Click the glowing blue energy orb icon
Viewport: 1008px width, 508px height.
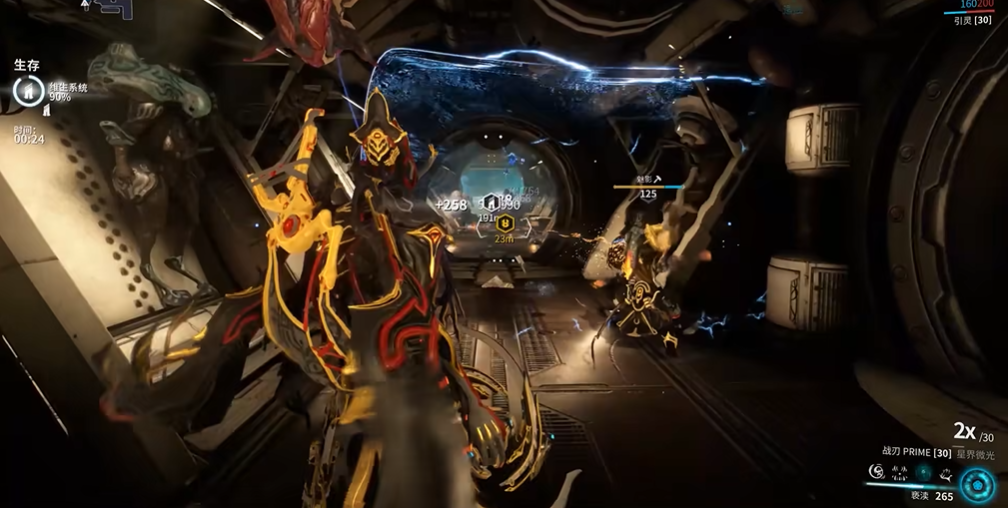pyautogui.click(x=976, y=485)
